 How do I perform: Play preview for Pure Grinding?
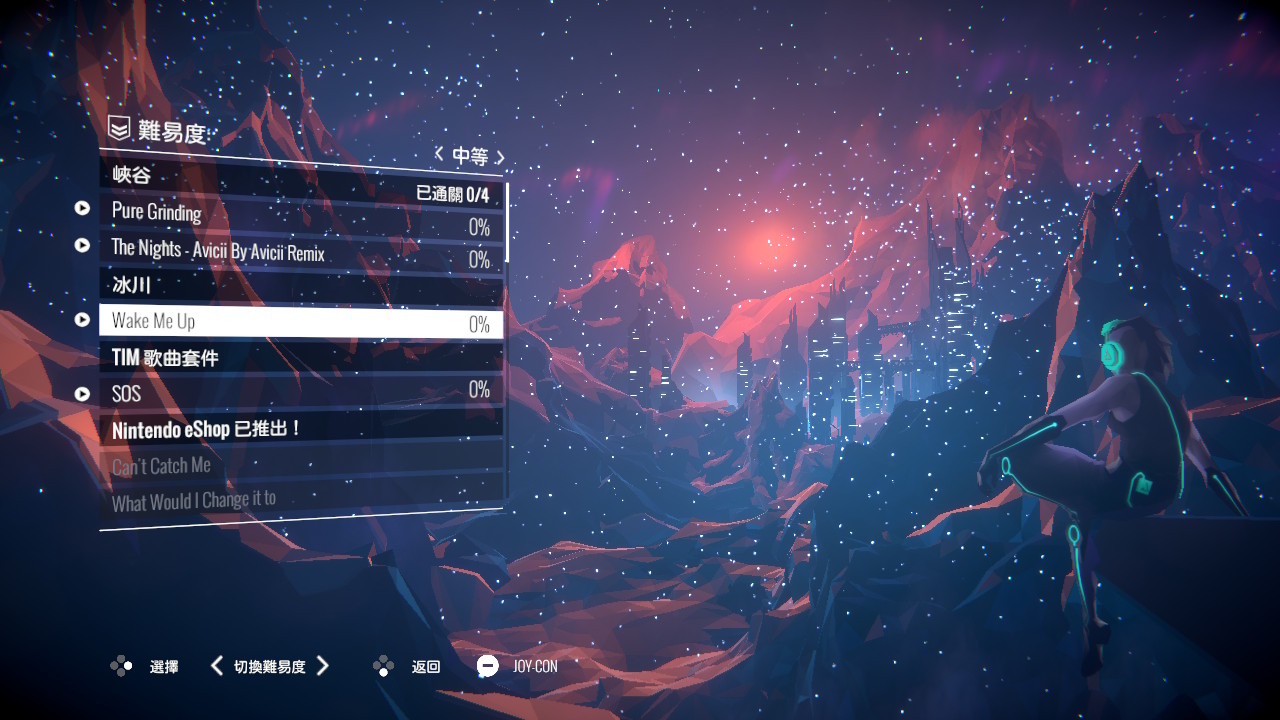point(83,208)
